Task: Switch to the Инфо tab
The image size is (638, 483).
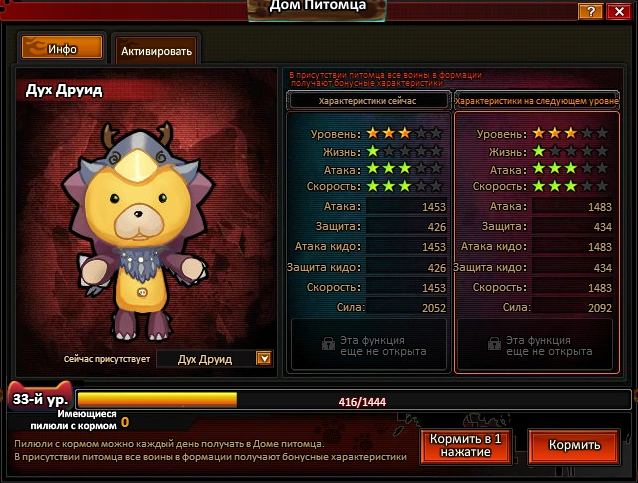Action: (62, 47)
